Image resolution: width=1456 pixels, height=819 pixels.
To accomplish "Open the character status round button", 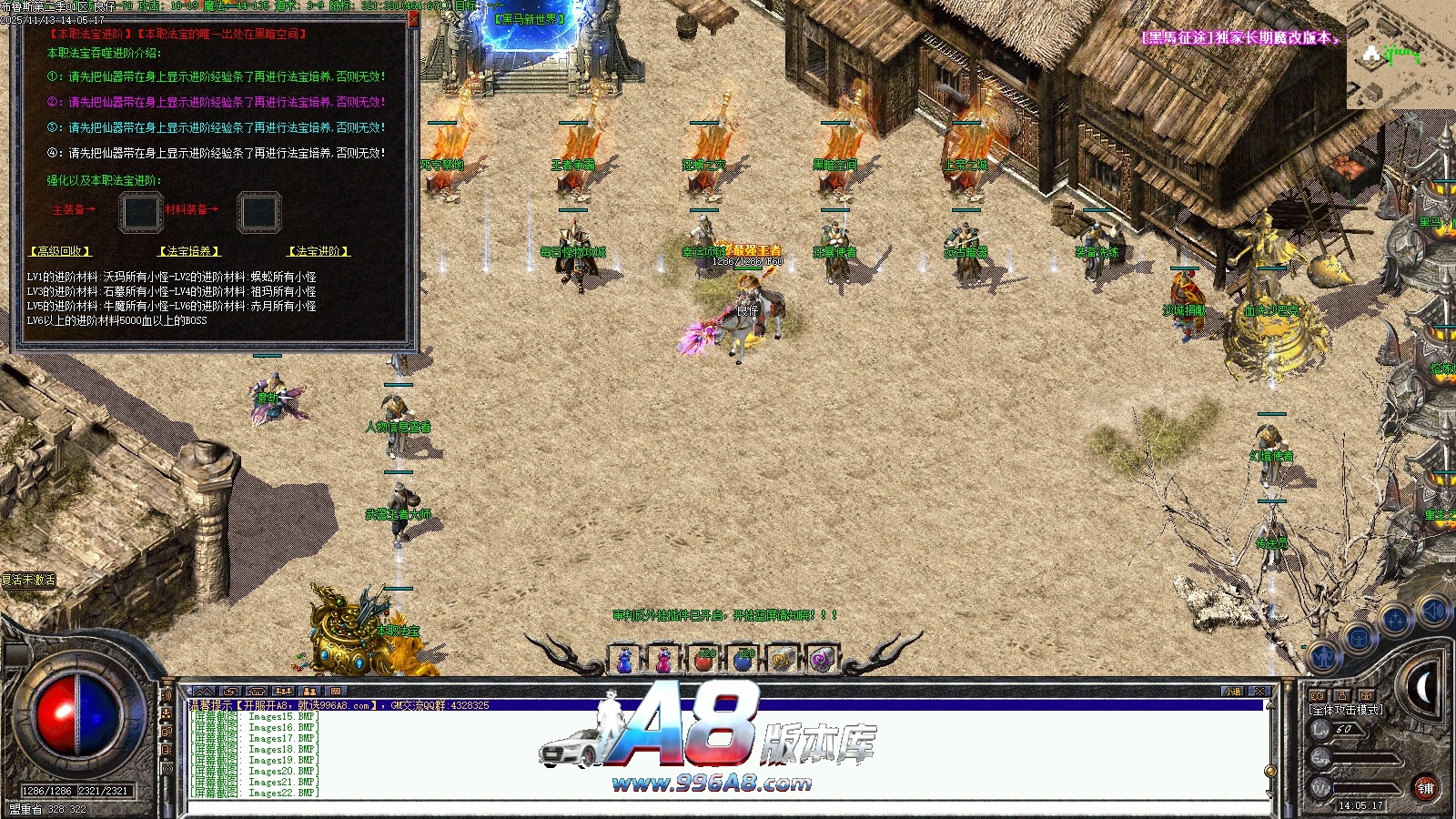I will (x=1324, y=655).
